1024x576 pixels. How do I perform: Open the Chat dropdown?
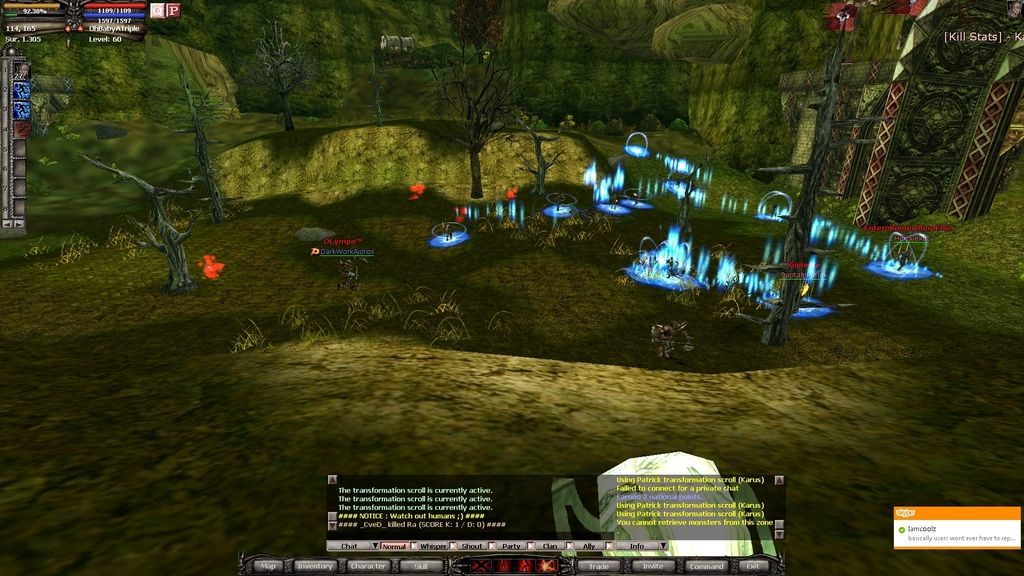click(x=349, y=546)
